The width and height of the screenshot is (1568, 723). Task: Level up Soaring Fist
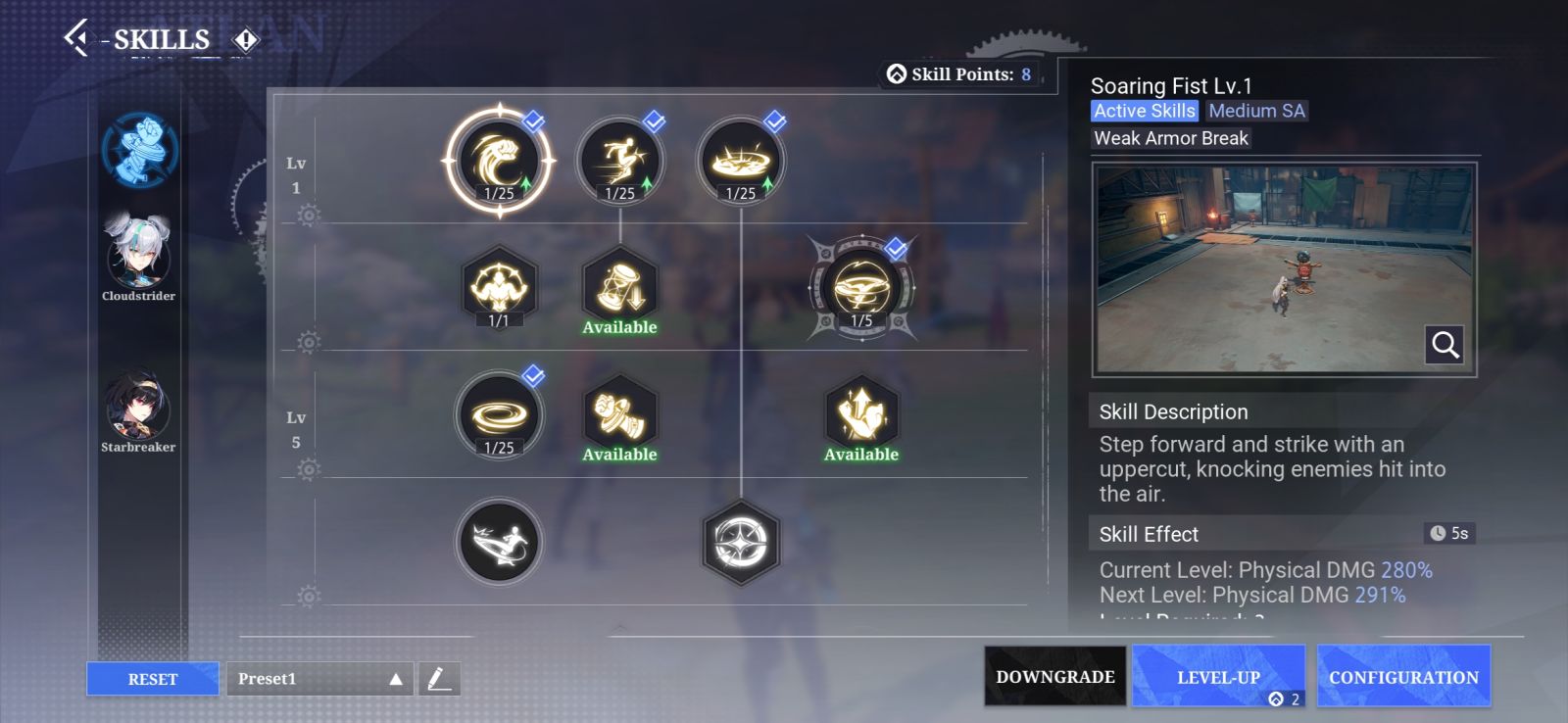1218,676
